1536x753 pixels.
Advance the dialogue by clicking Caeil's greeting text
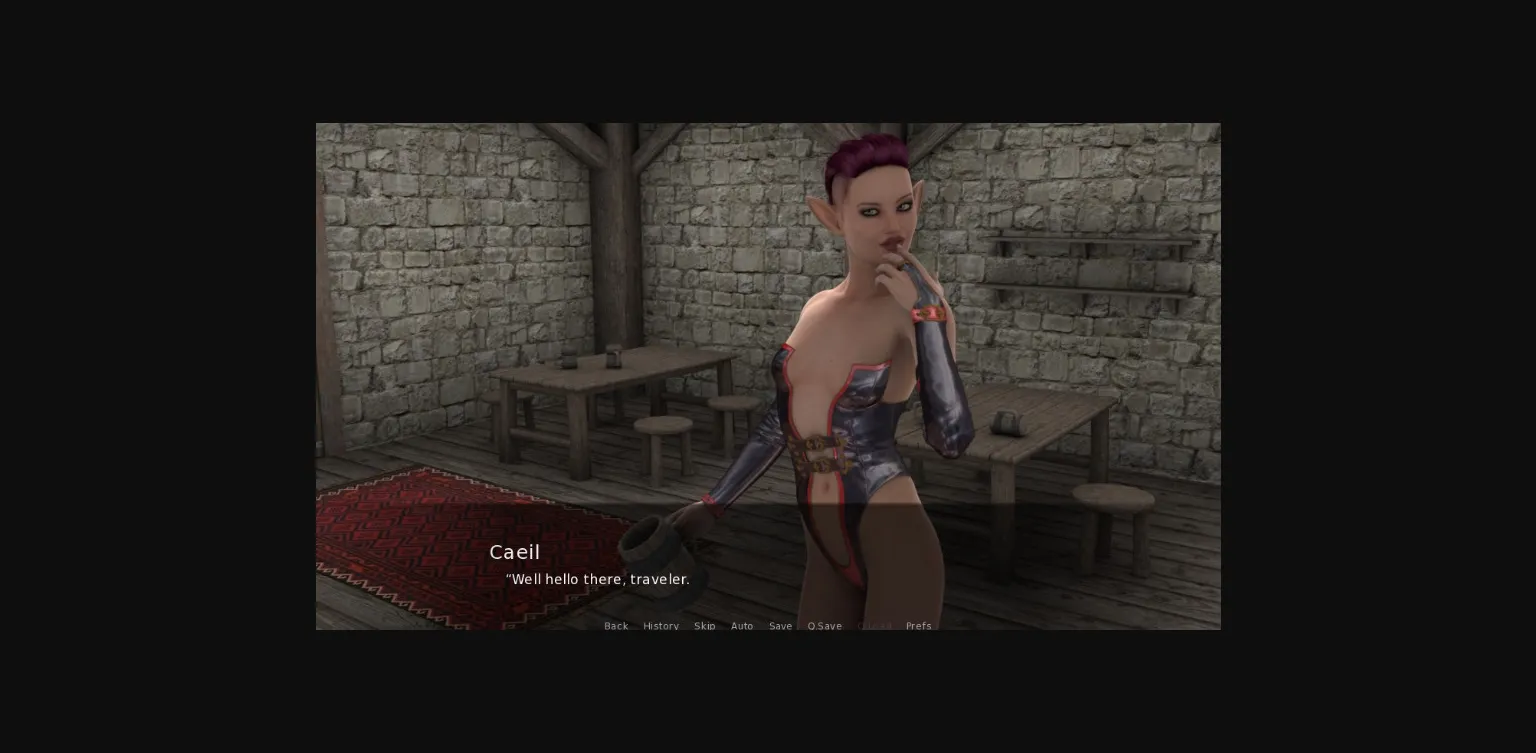click(x=597, y=579)
